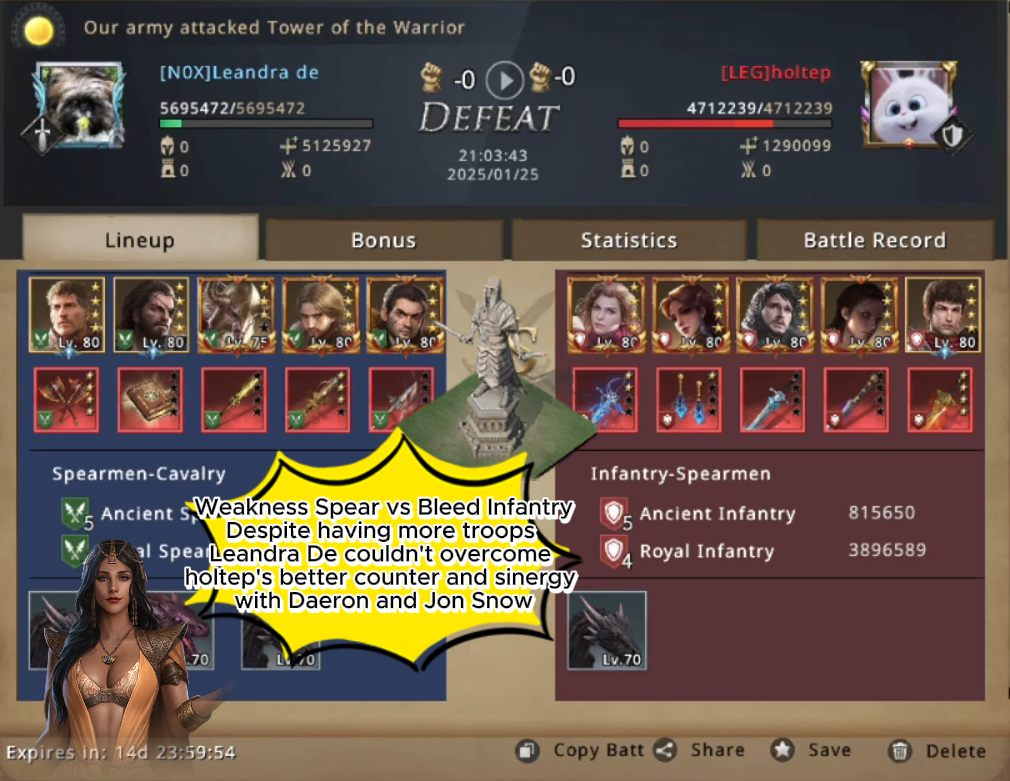The image size is (1010, 781).
Task: Show the Statistics tab
Action: tap(628, 240)
